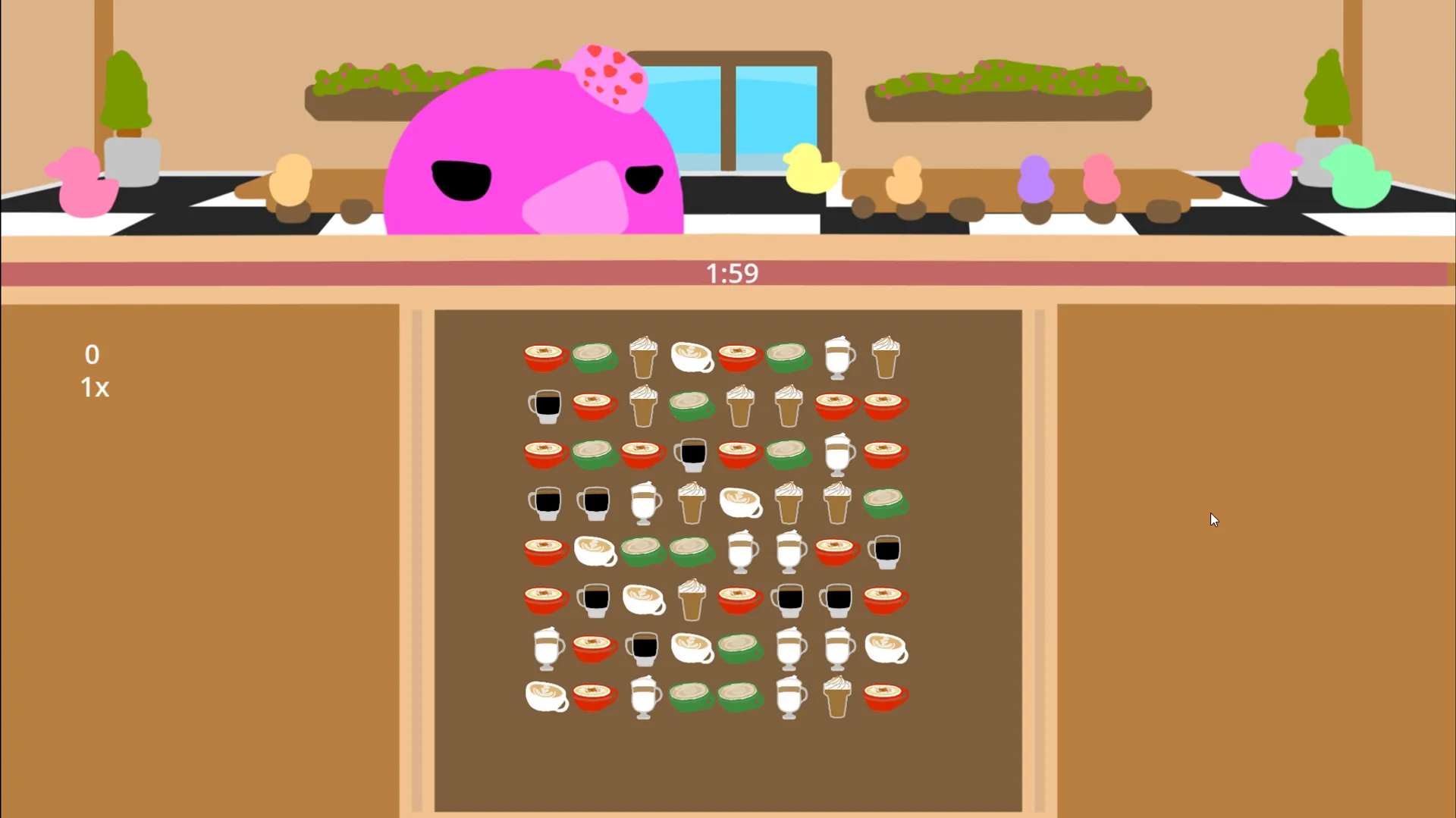Click the timer bar showing 1:59

[730, 273]
